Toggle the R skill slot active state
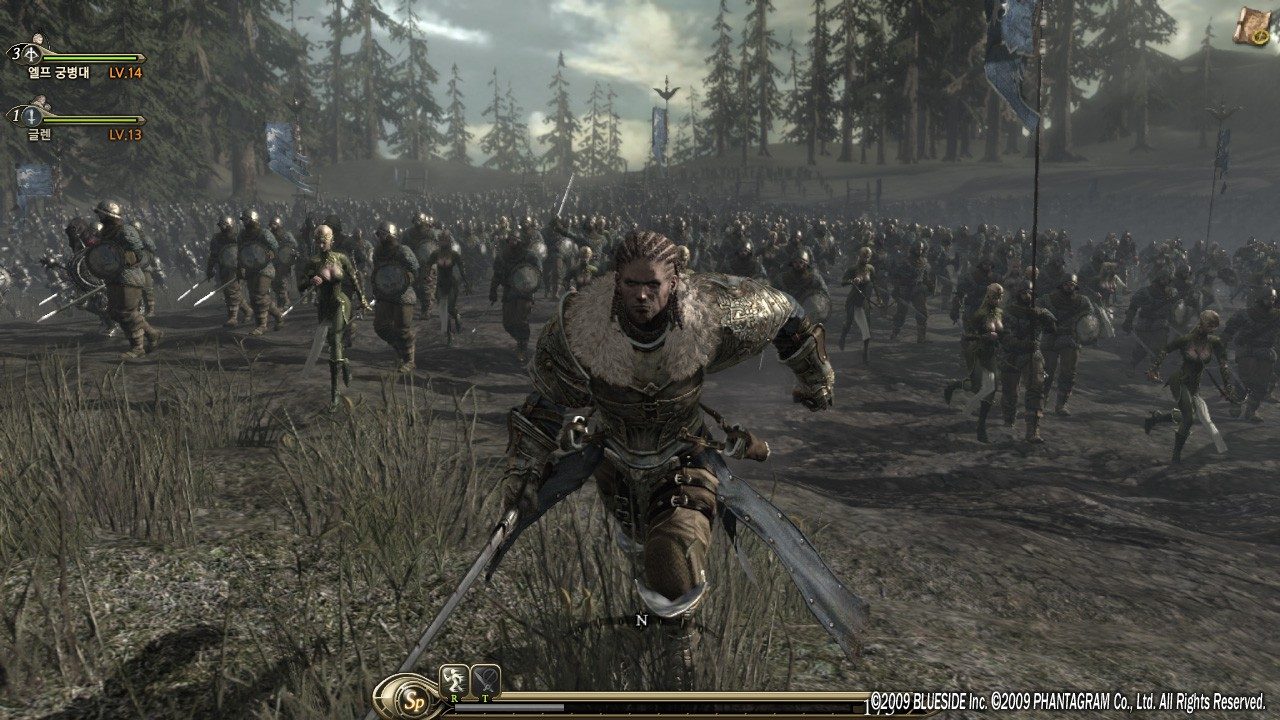Image resolution: width=1280 pixels, height=720 pixels. (x=454, y=680)
